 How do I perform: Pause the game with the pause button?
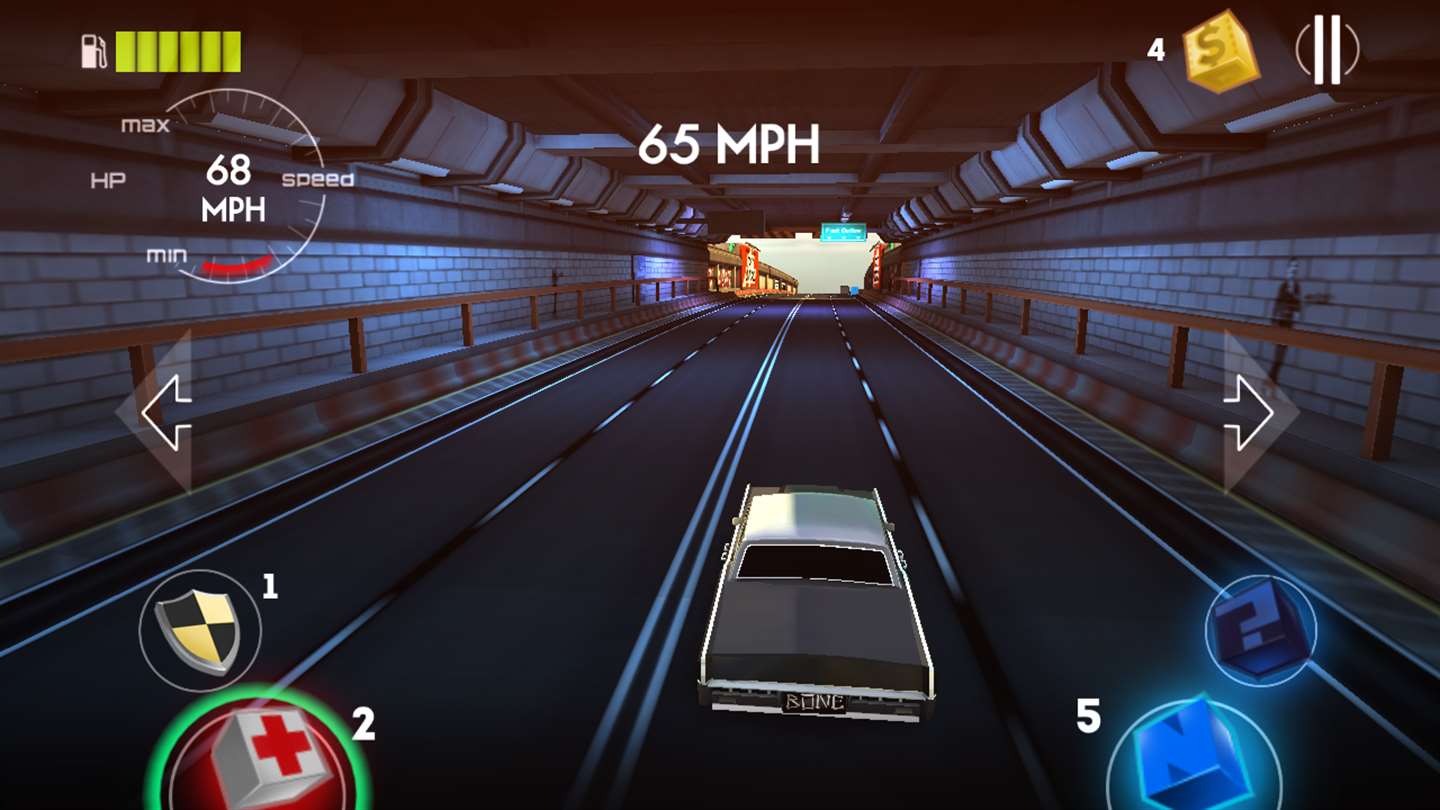[1327, 49]
